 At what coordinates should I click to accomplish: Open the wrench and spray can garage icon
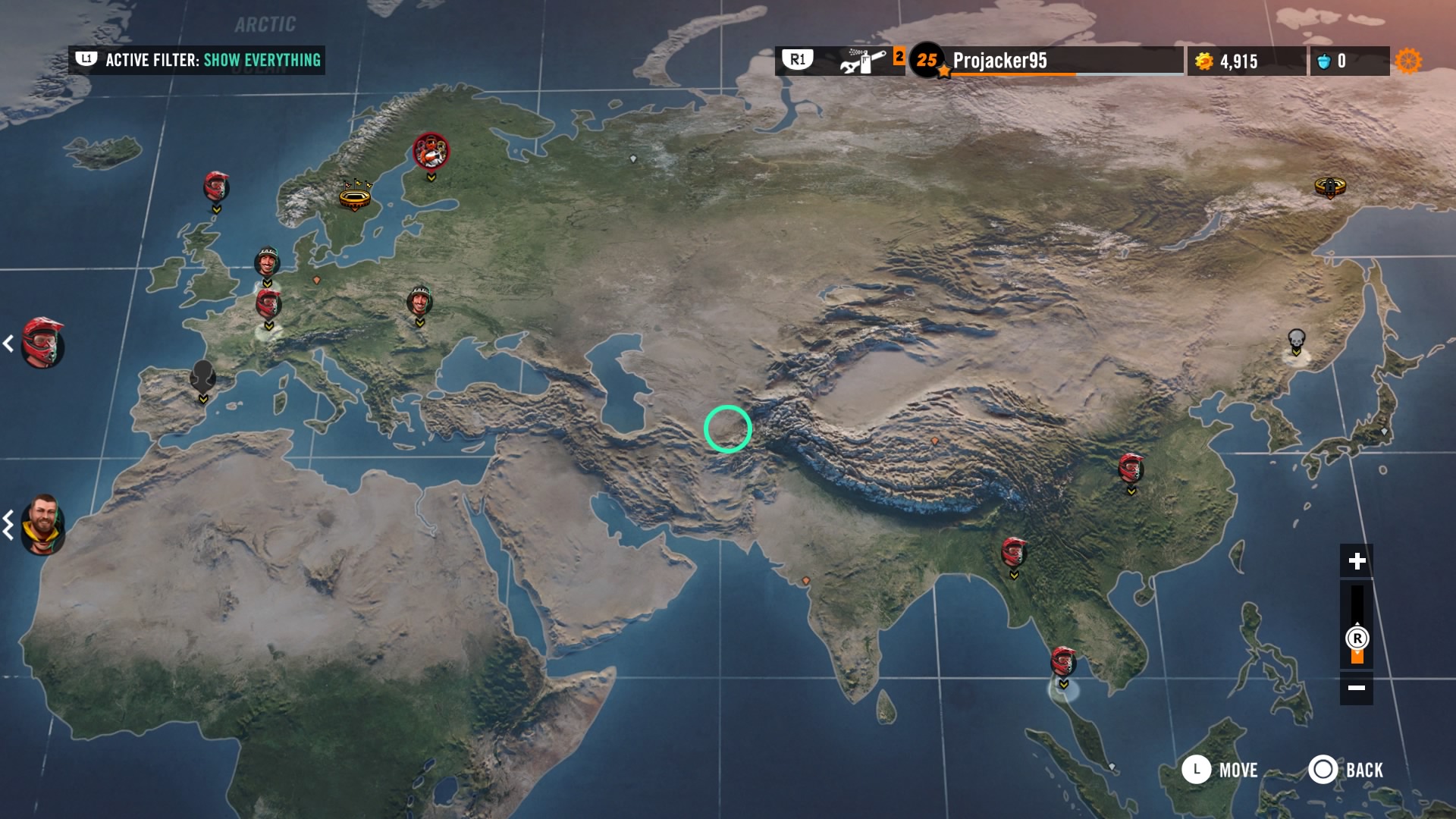pos(863,61)
